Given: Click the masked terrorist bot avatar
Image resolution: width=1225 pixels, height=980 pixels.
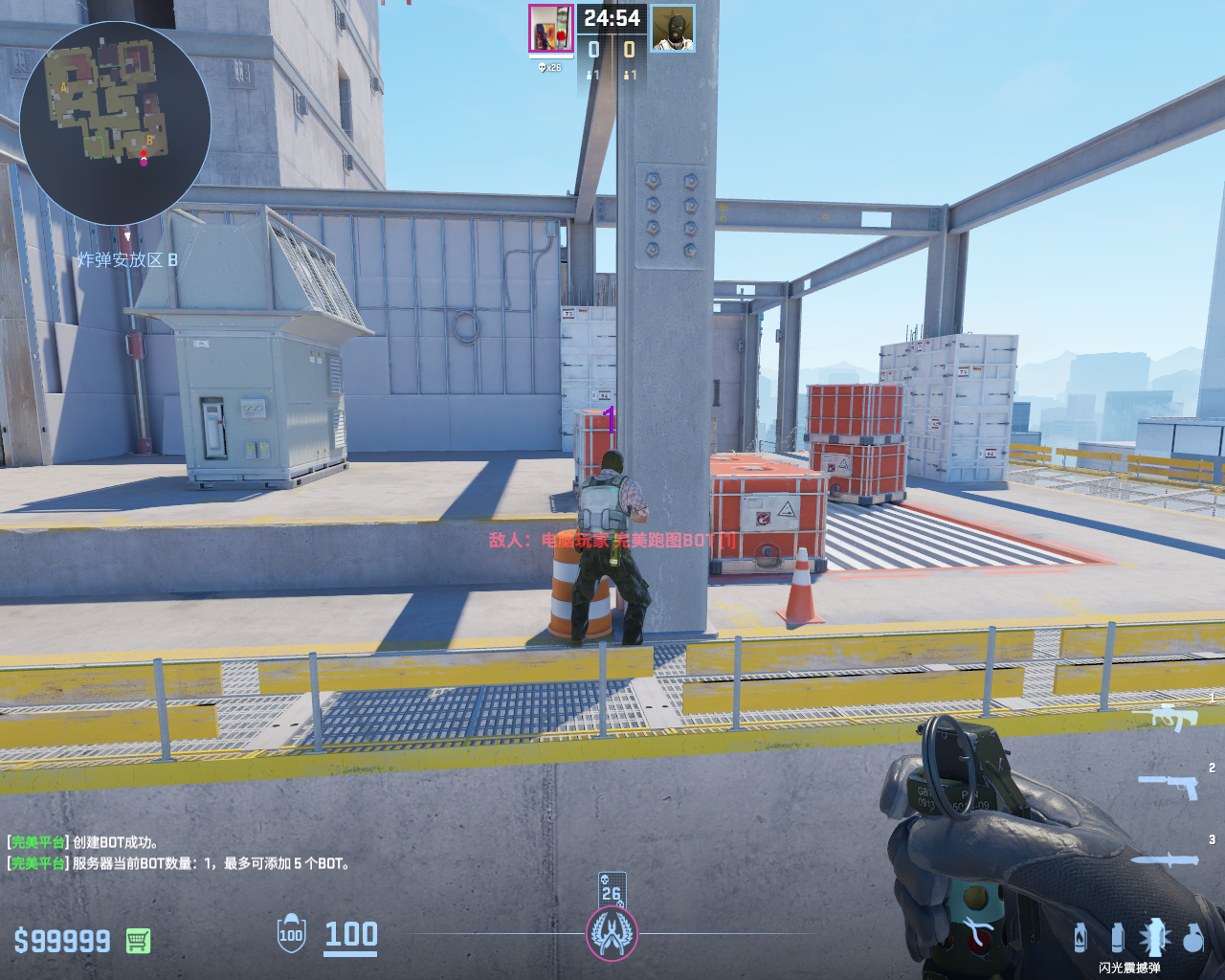Looking at the screenshot, I should click(673, 29).
